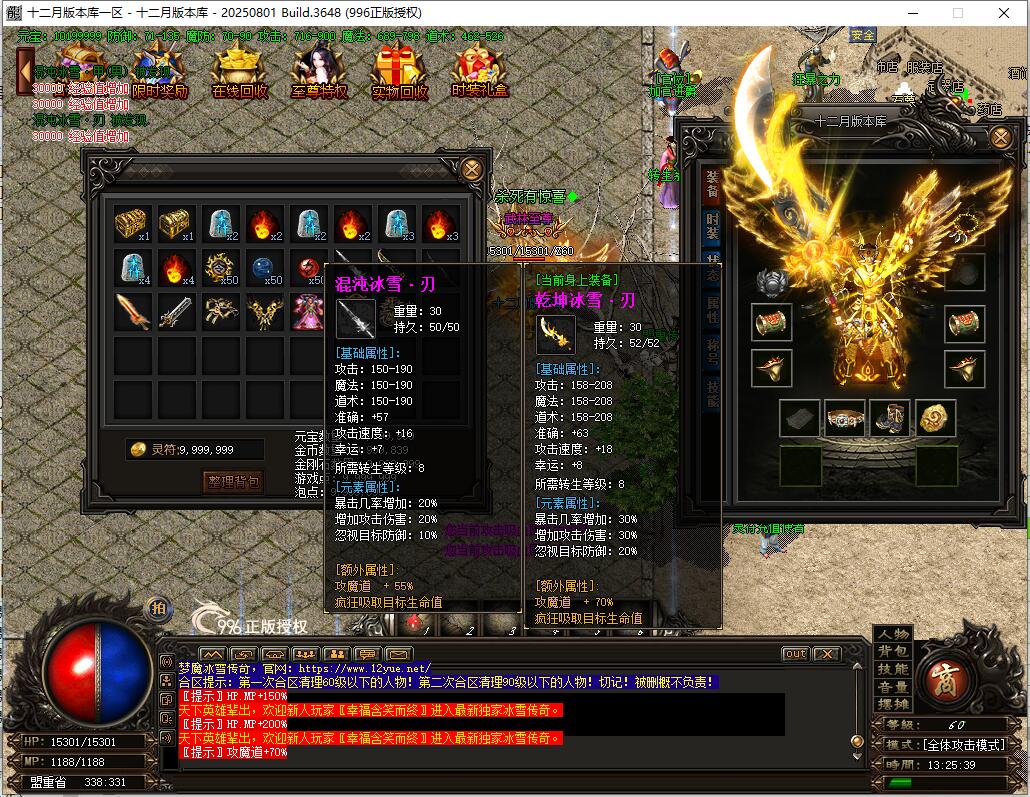Select the equipped belt slot
This screenshot has width=1030, height=797.
click(x=845, y=418)
